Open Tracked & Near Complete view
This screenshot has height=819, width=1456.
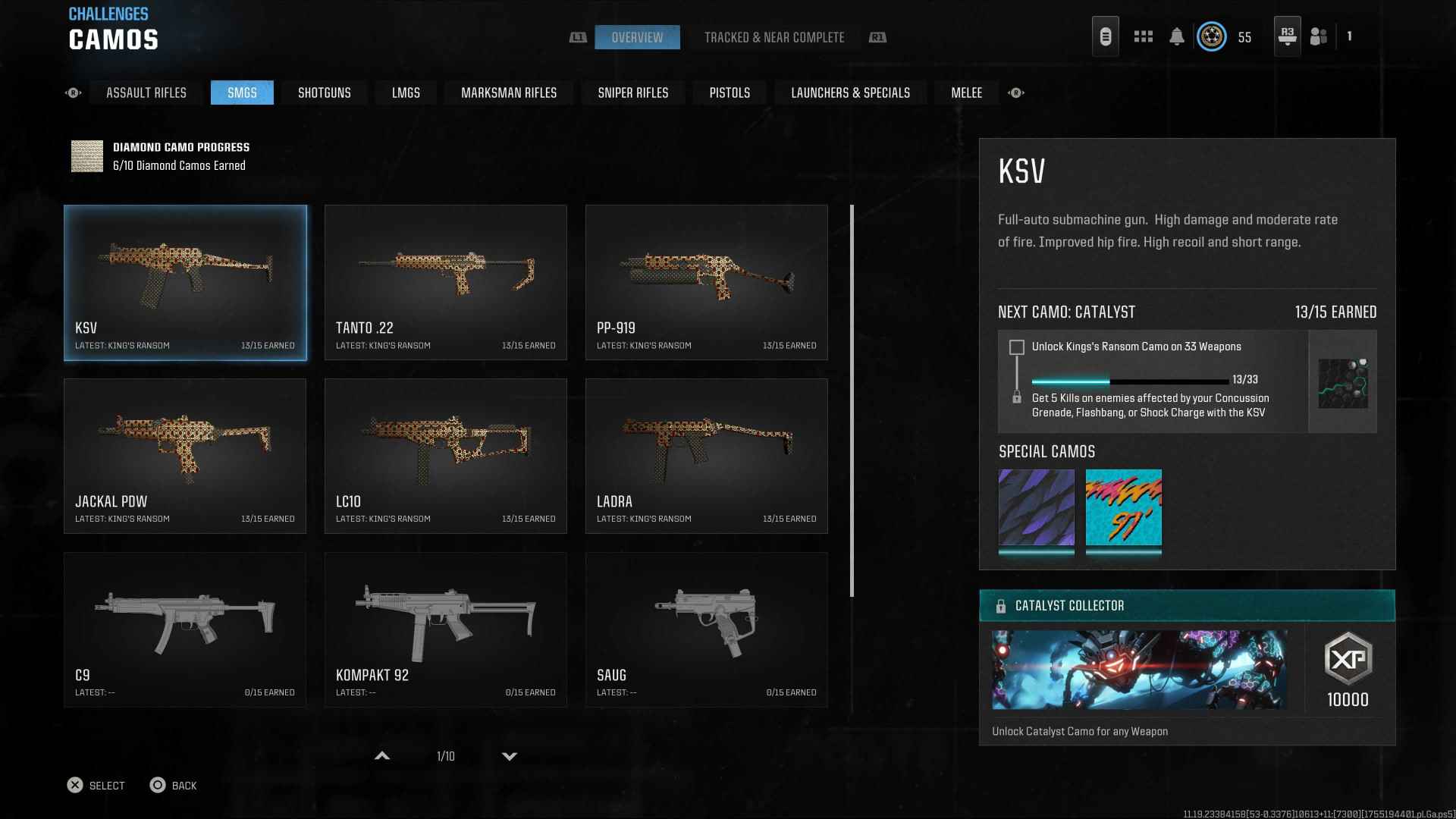pos(773,37)
